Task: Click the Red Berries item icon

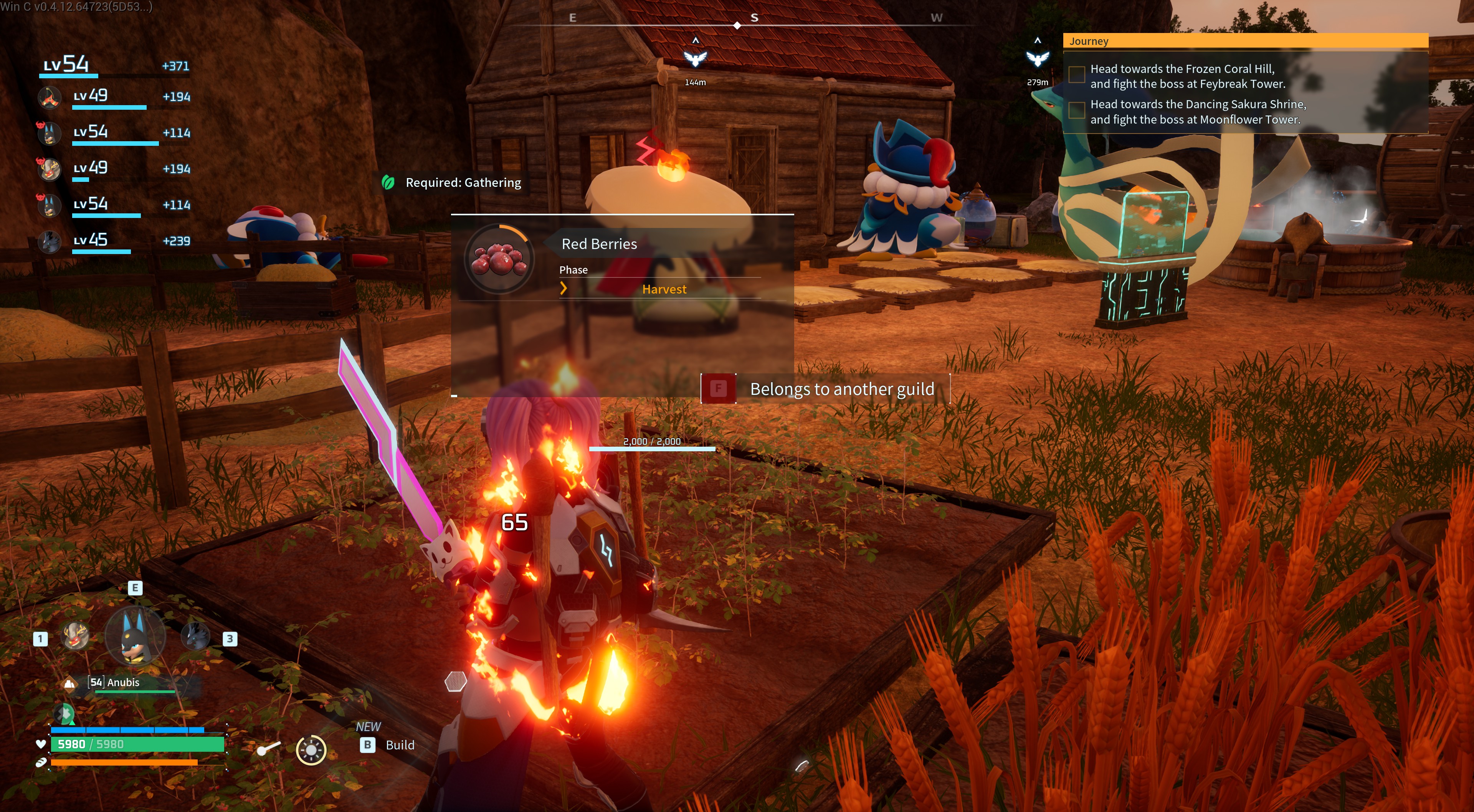Action: (499, 259)
